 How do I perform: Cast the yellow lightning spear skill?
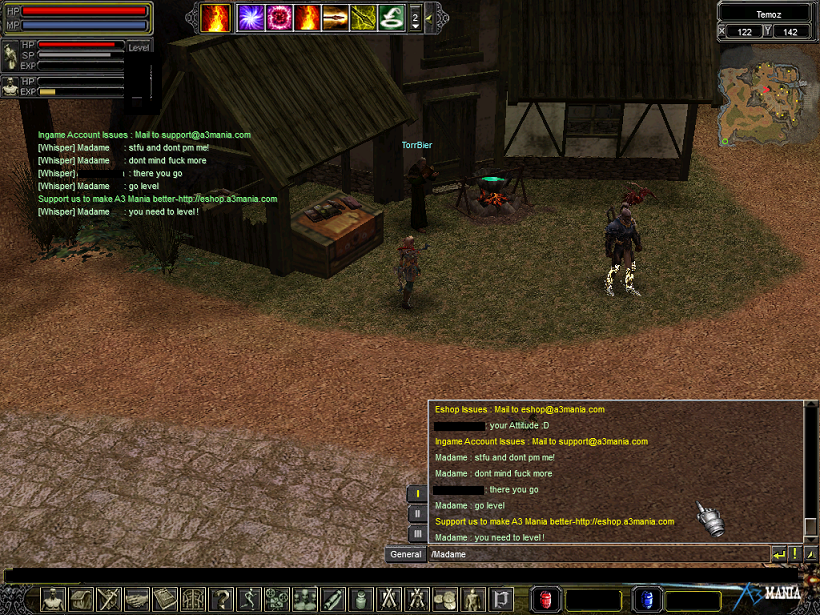click(x=363, y=18)
